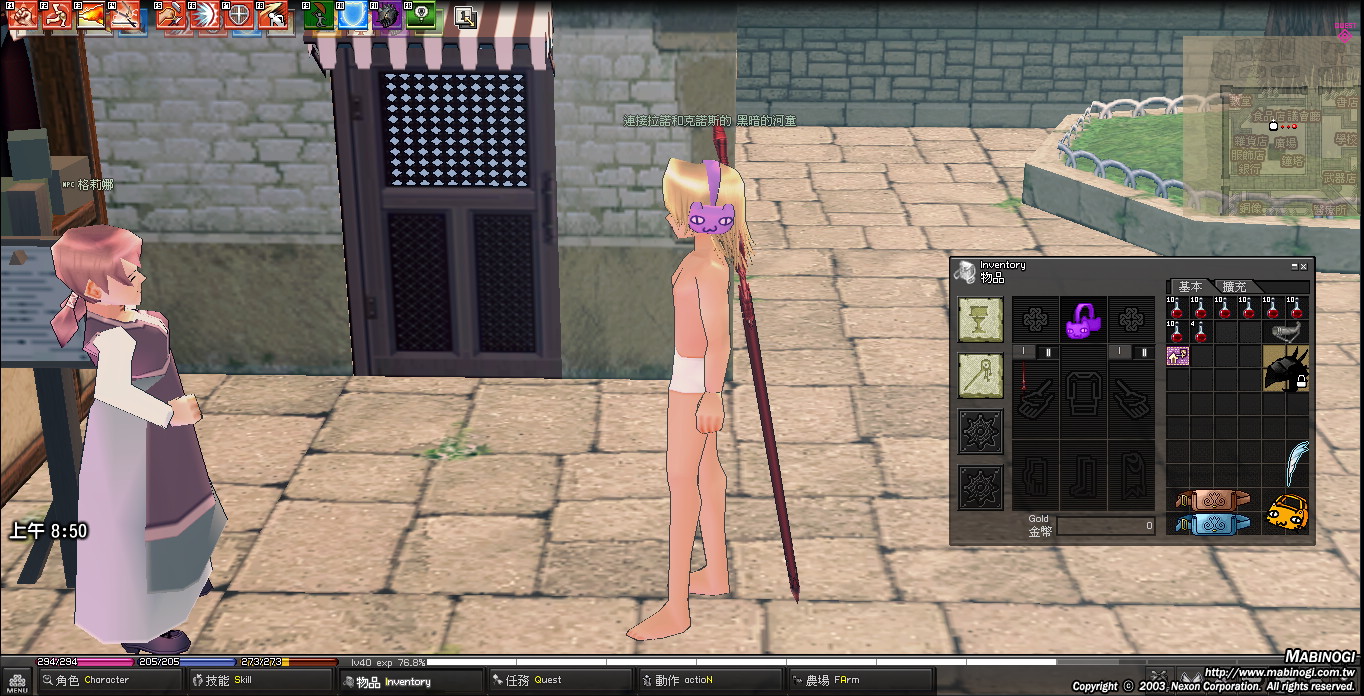Pick the locked black spiked helmet
Viewport: 1364px width, 696px height.
pyautogui.click(x=1285, y=369)
